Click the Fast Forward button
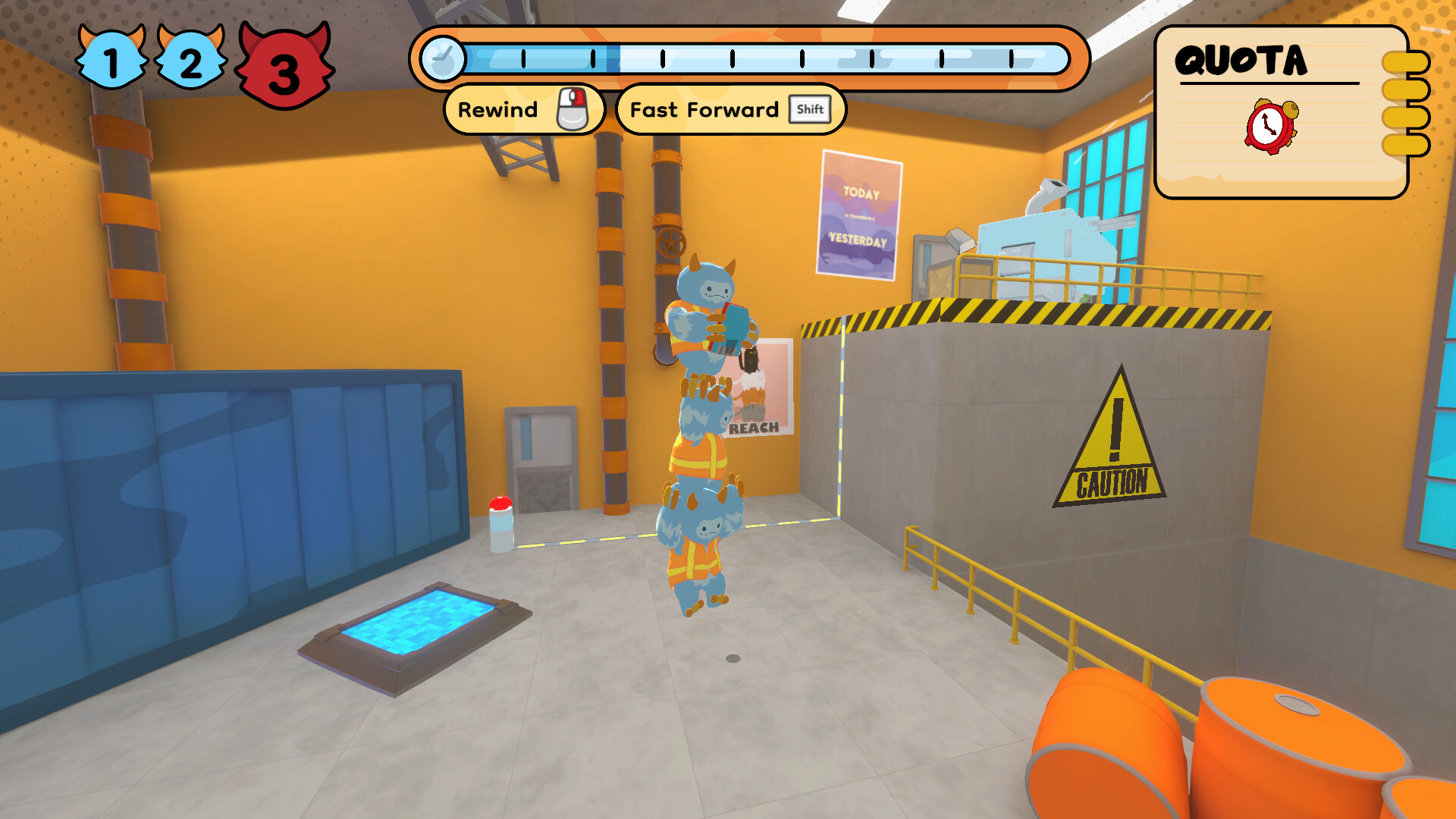 (704, 109)
